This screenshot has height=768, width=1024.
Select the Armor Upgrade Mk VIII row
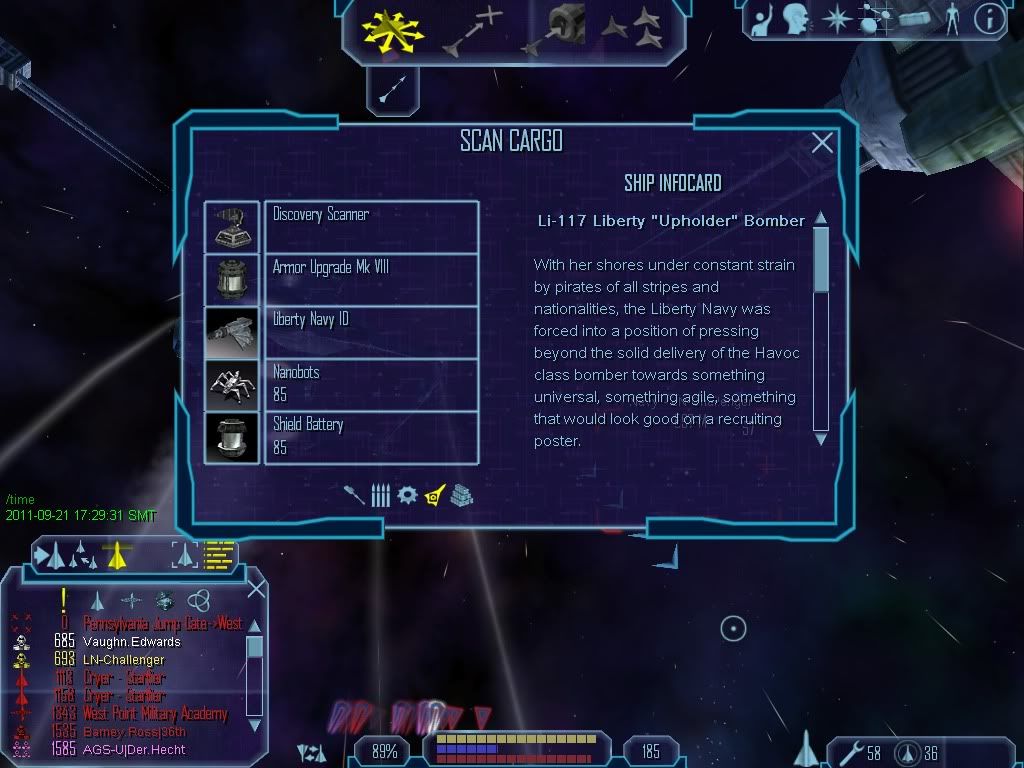tap(370, 279)
